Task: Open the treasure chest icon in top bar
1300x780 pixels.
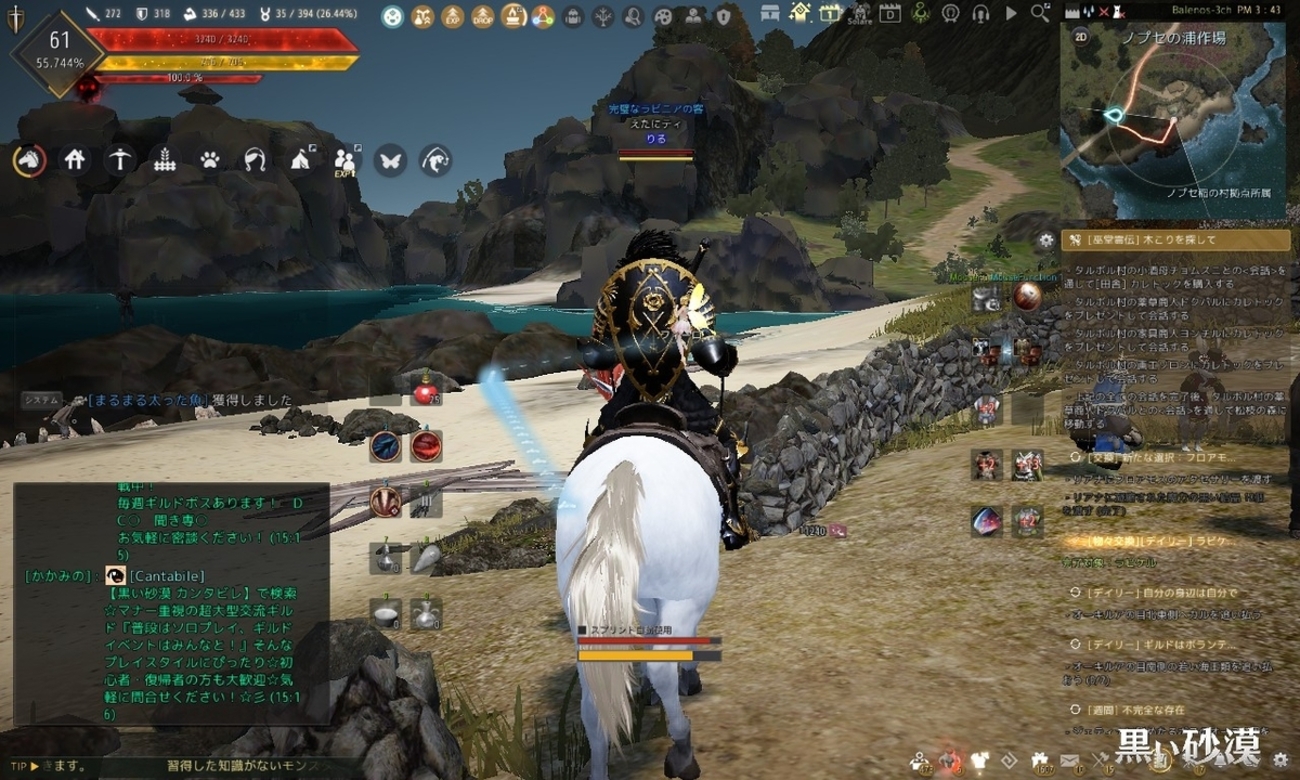Action: [770, 14]
